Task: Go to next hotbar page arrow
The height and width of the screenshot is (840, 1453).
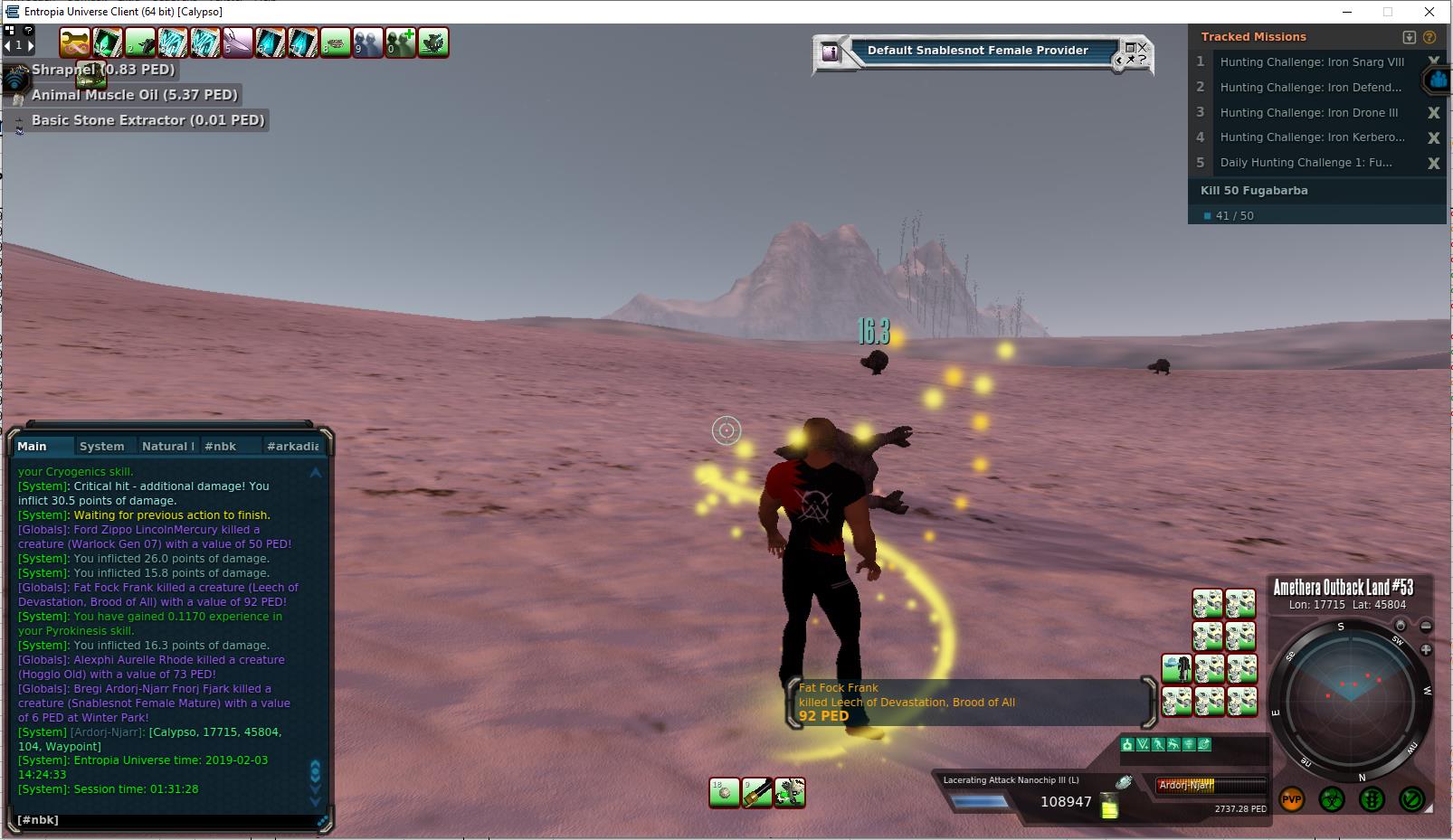Action: coord(31,44)
